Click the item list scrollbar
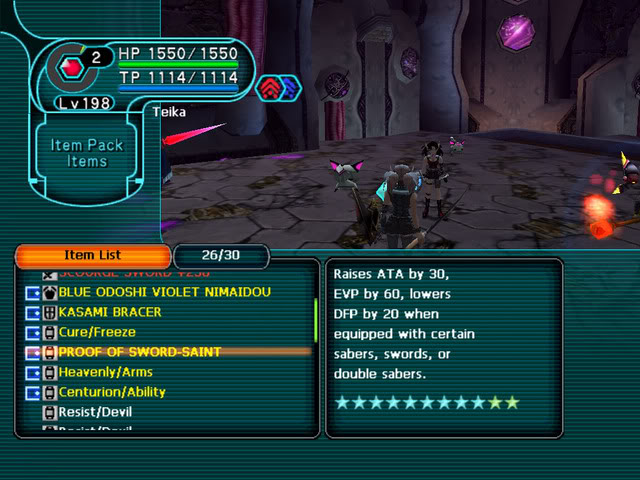The width and height of the screenshot is (640, 480). (x=316, y=320)
